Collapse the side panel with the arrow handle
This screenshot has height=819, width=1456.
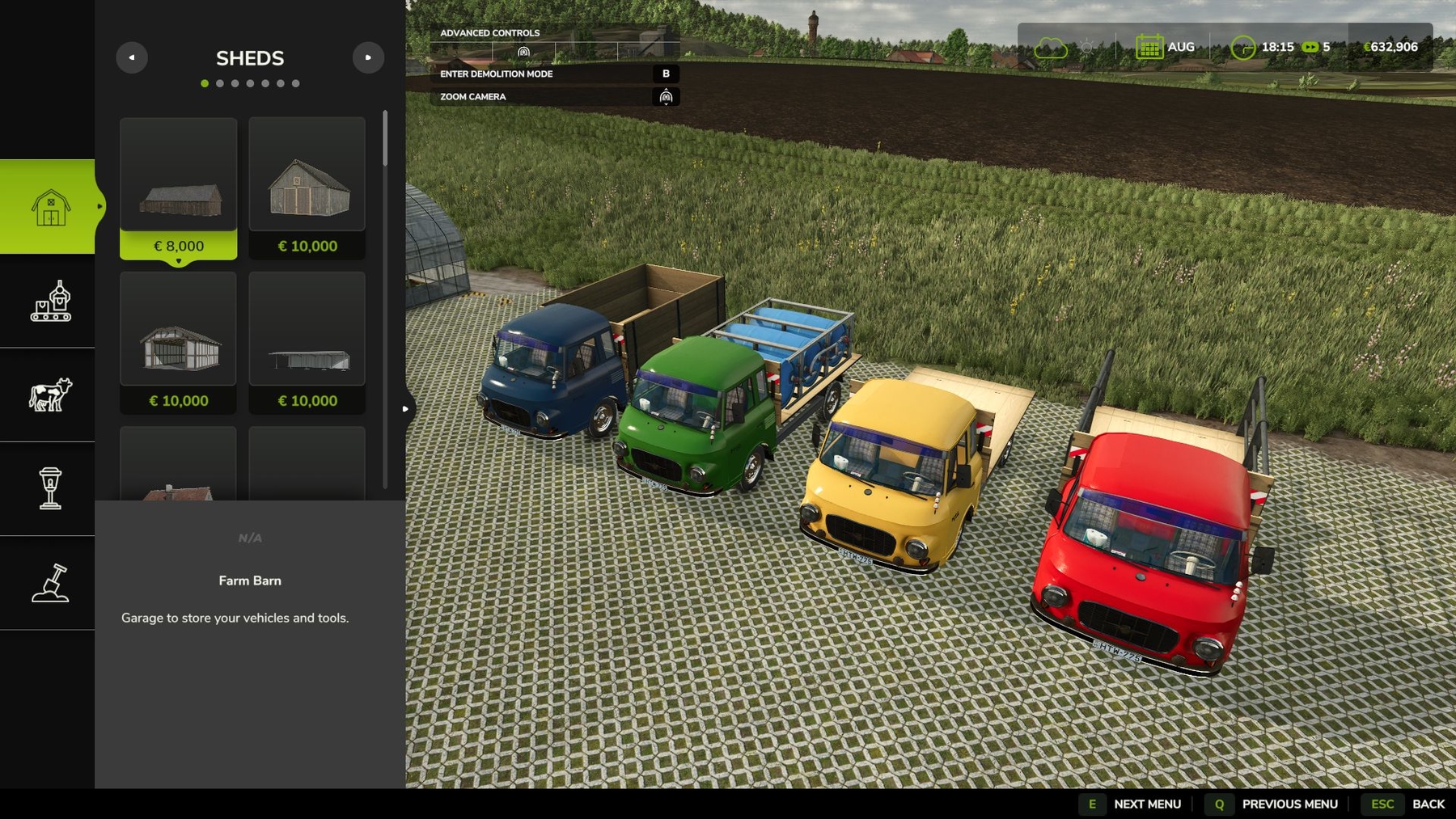pos(405,409)
